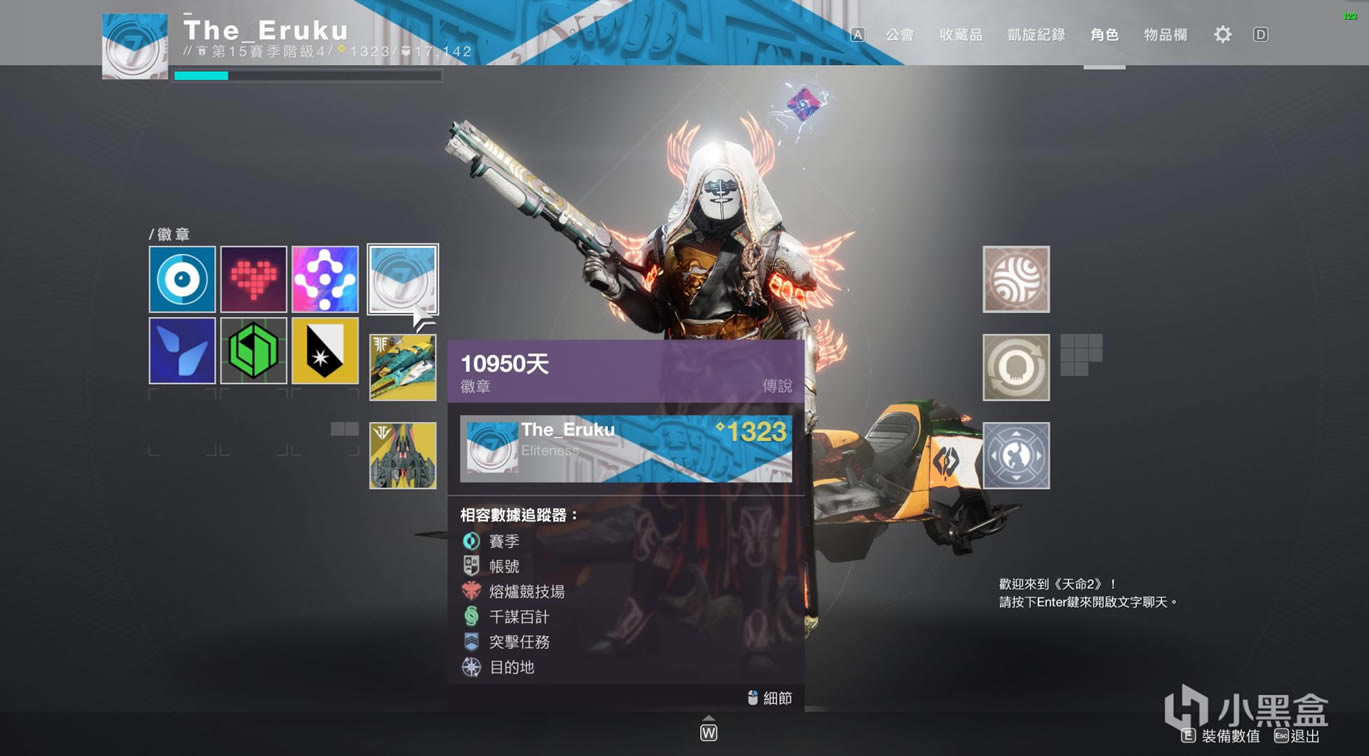Open the swirl pattern slot on right
1369x756 pixels.
click(1016, 279)
